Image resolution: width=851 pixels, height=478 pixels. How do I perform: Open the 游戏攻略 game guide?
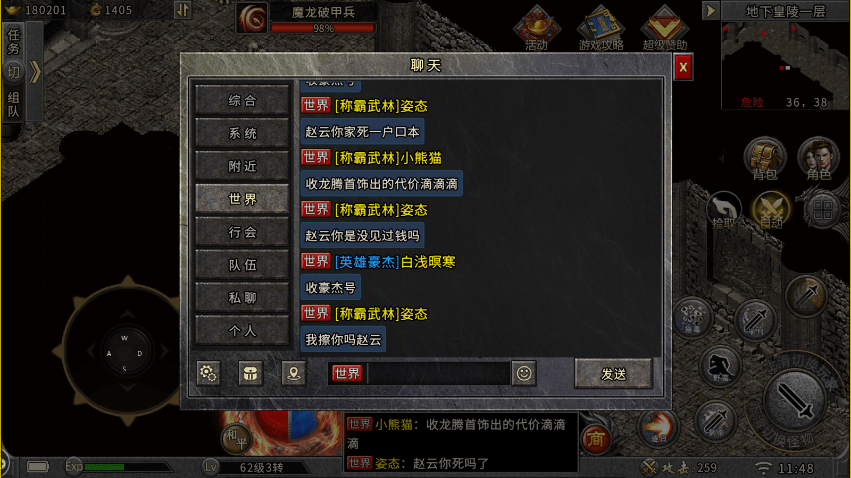pyautogui.click(x=601, y=26)
